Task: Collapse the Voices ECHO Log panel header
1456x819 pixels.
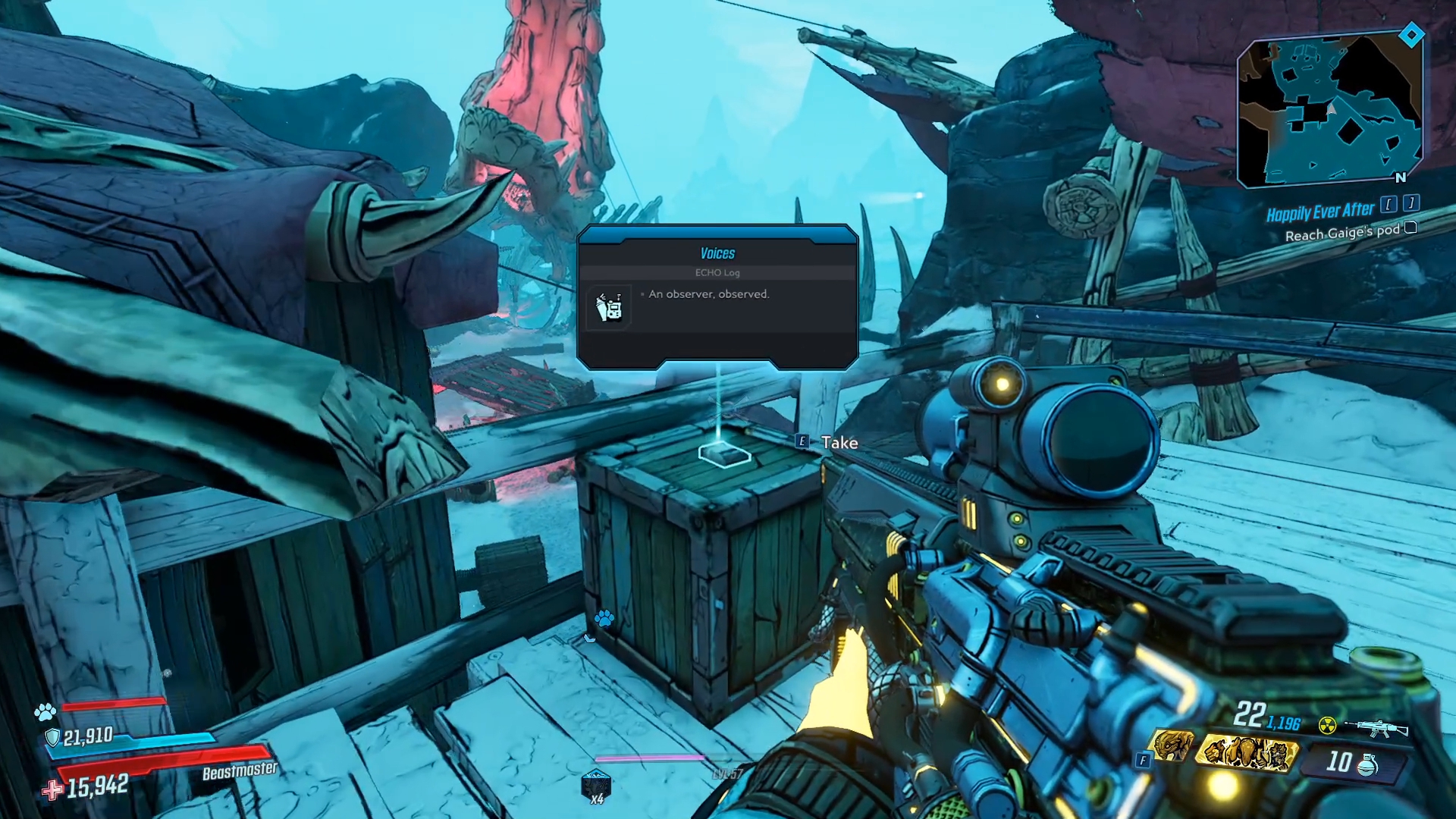Action: pos(718,253)
